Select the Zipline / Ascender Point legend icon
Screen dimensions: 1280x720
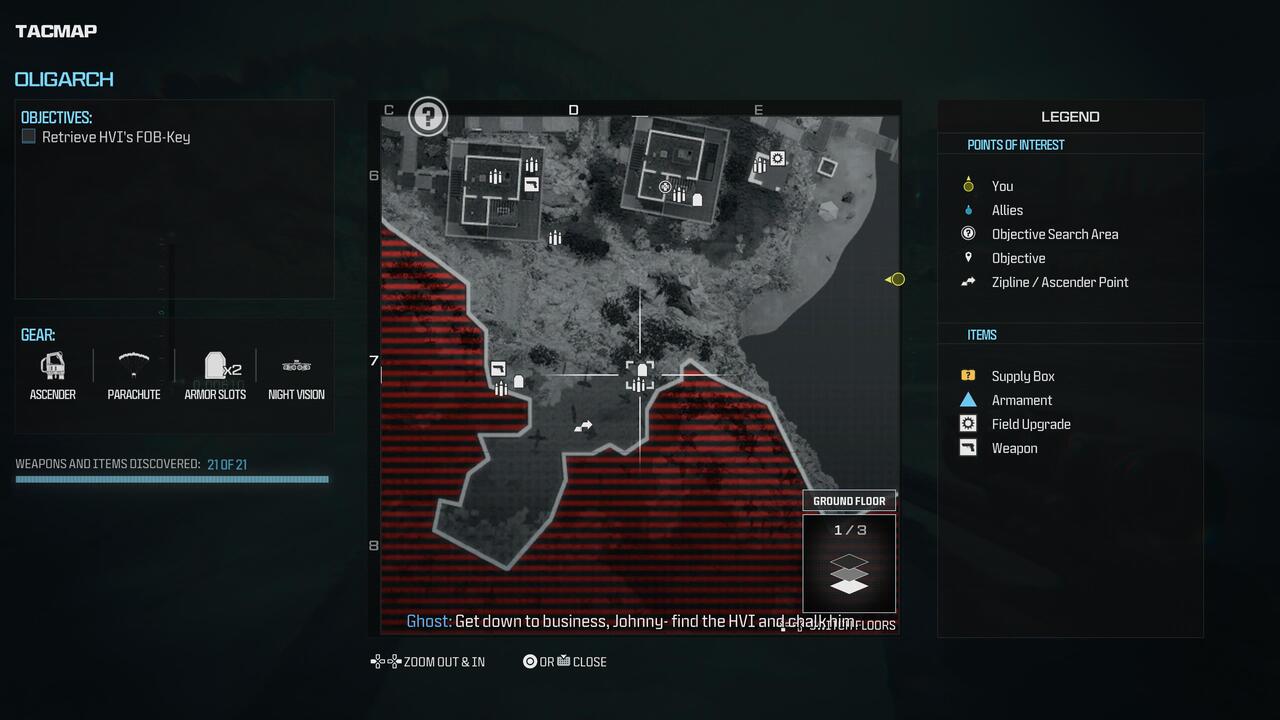pos(967,282)
